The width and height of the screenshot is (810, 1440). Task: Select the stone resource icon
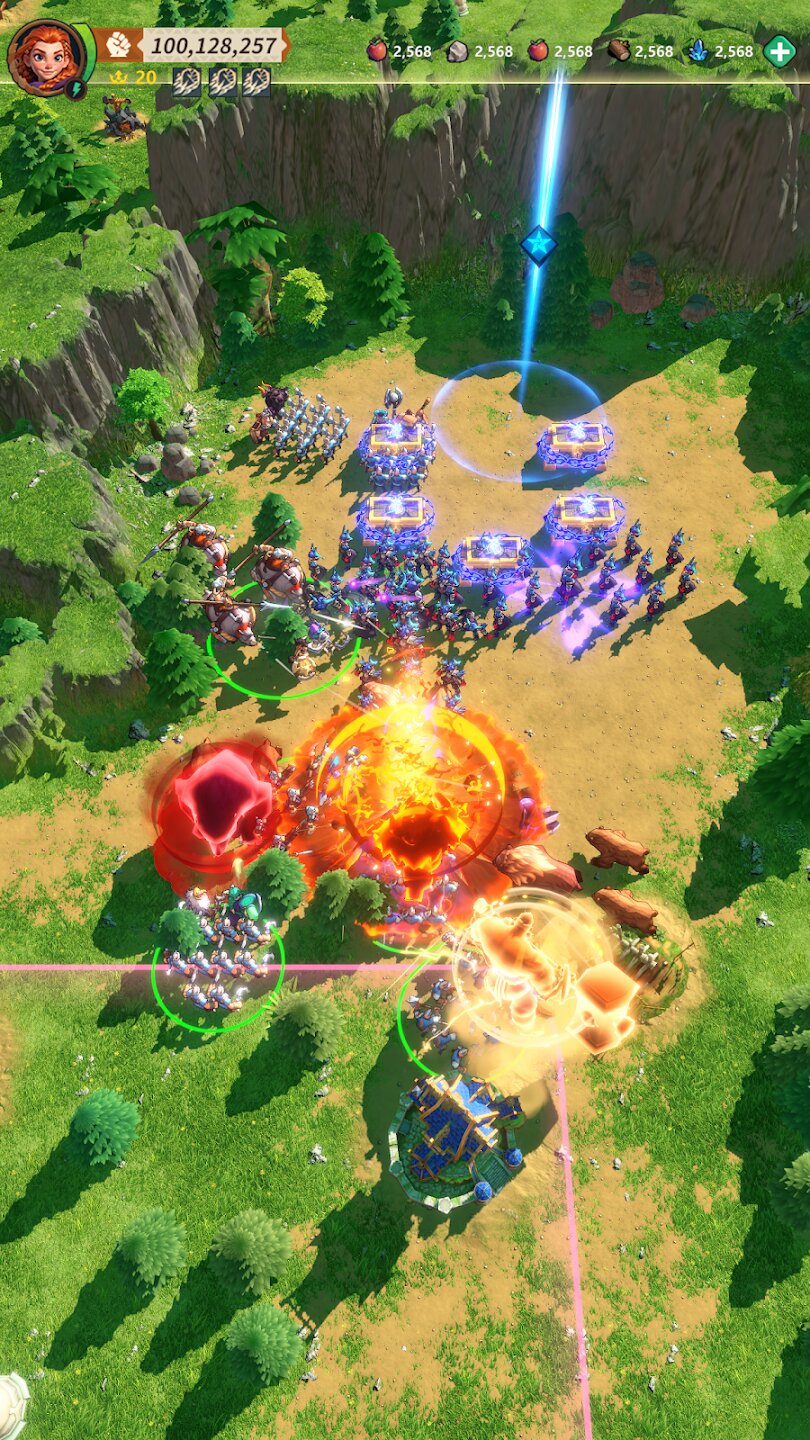coord(457,51)
